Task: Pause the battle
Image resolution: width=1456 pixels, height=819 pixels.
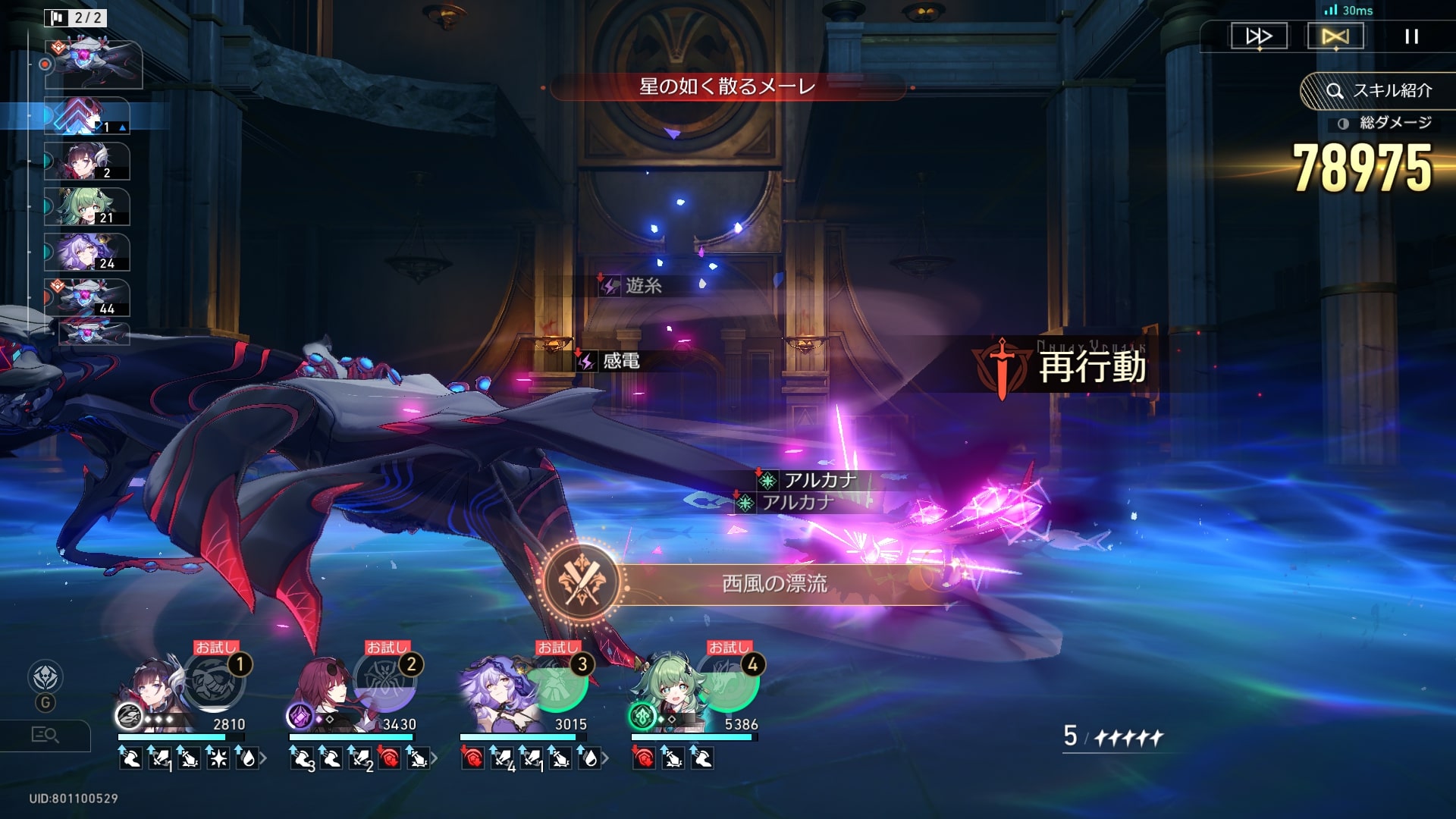Action: tap(1411, 36)
